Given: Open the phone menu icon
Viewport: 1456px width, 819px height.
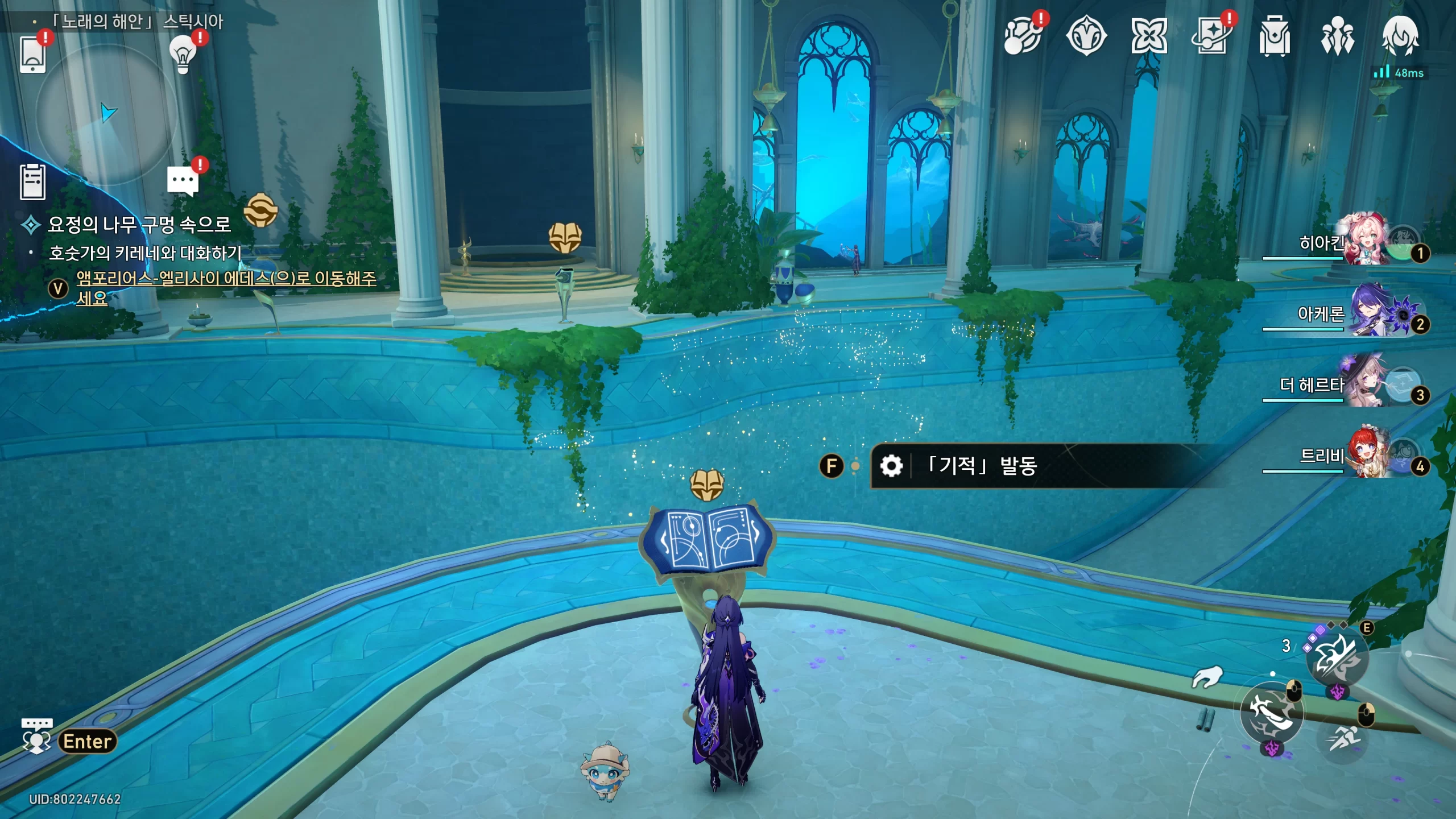Looking at the screenshot, I should pyautogui.click(x=32, y=54).
